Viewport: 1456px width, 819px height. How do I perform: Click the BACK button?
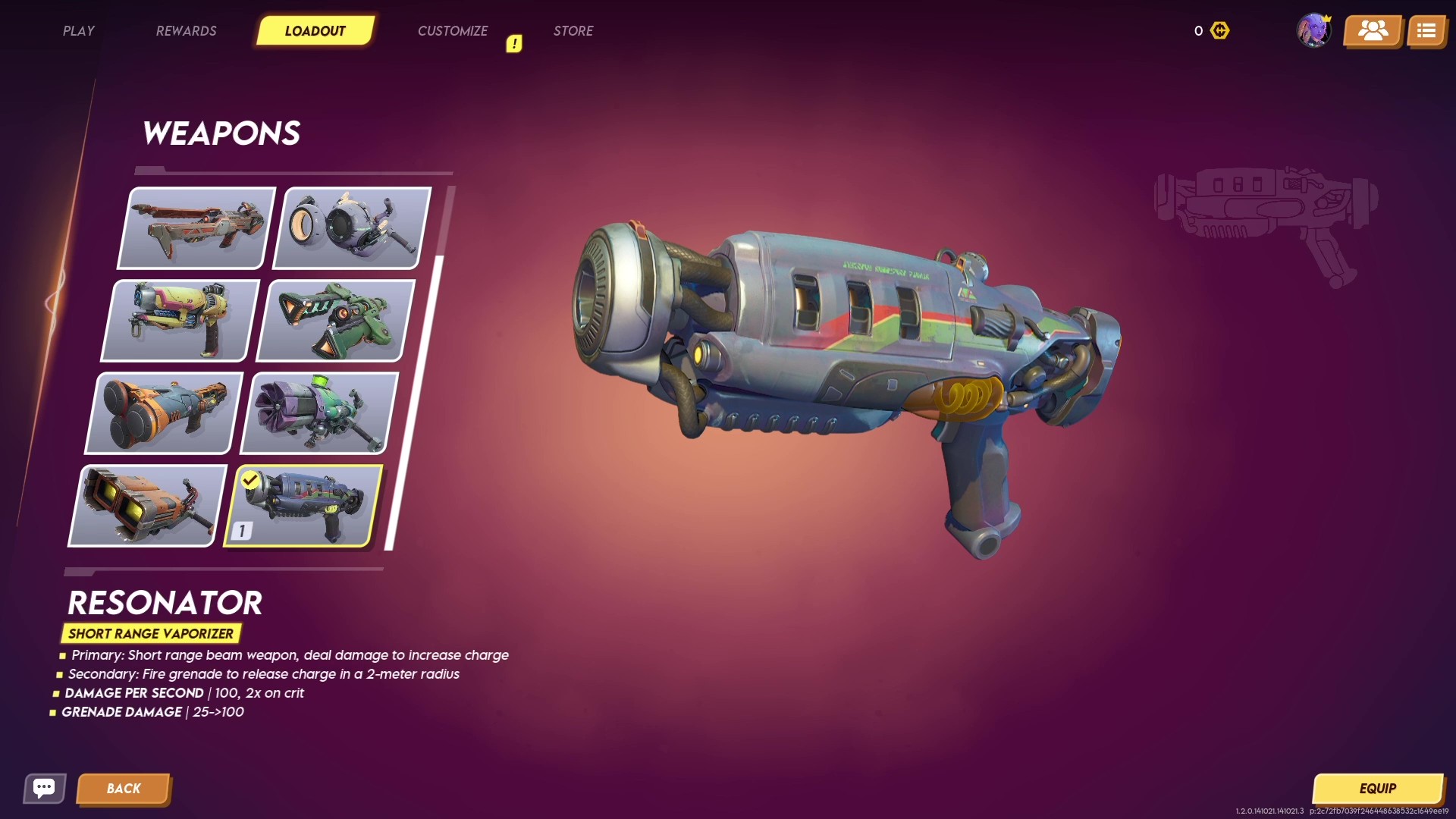click(x=124, y=788)
